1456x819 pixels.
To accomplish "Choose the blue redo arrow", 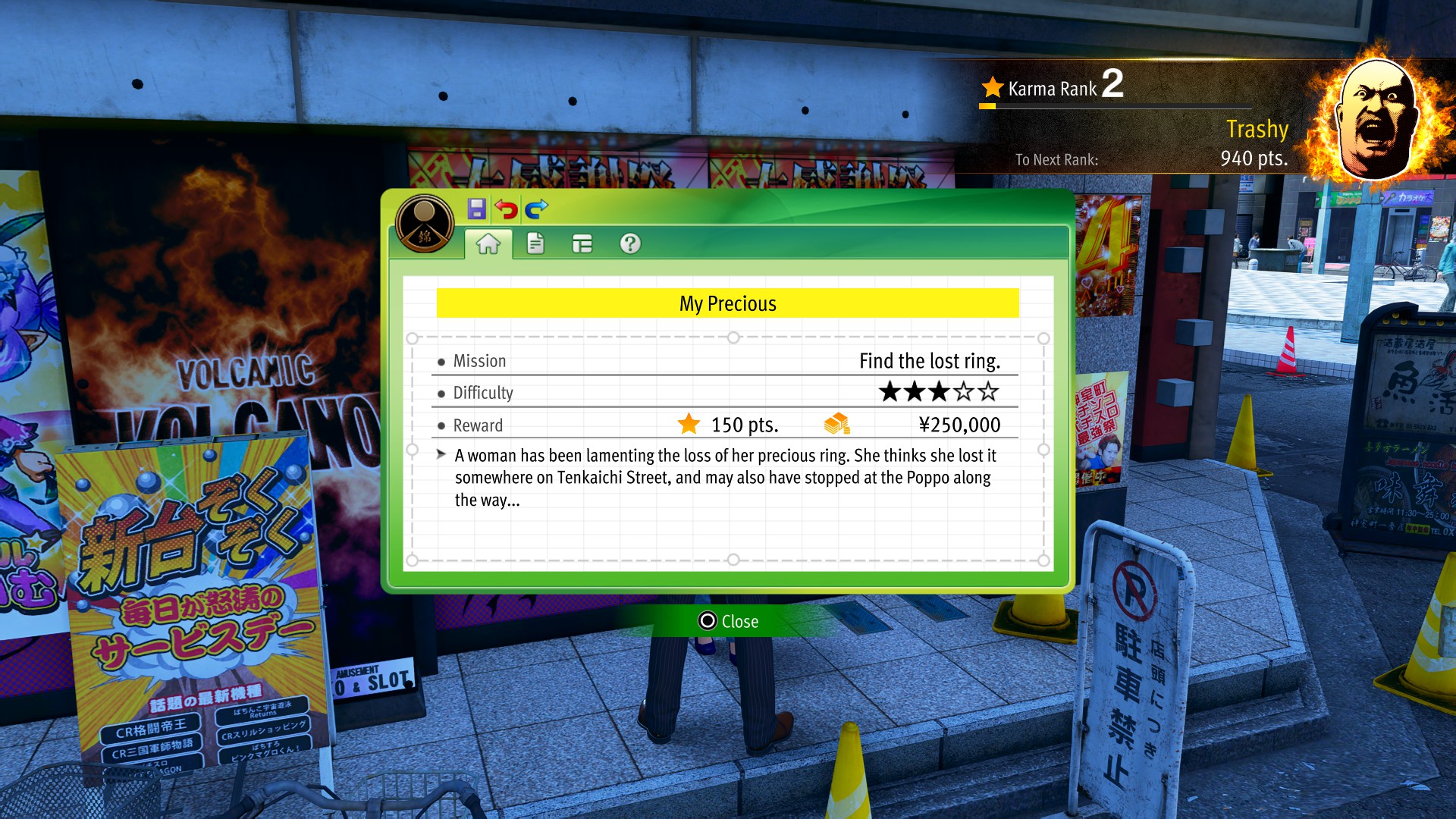I will [x=536, y=209].
